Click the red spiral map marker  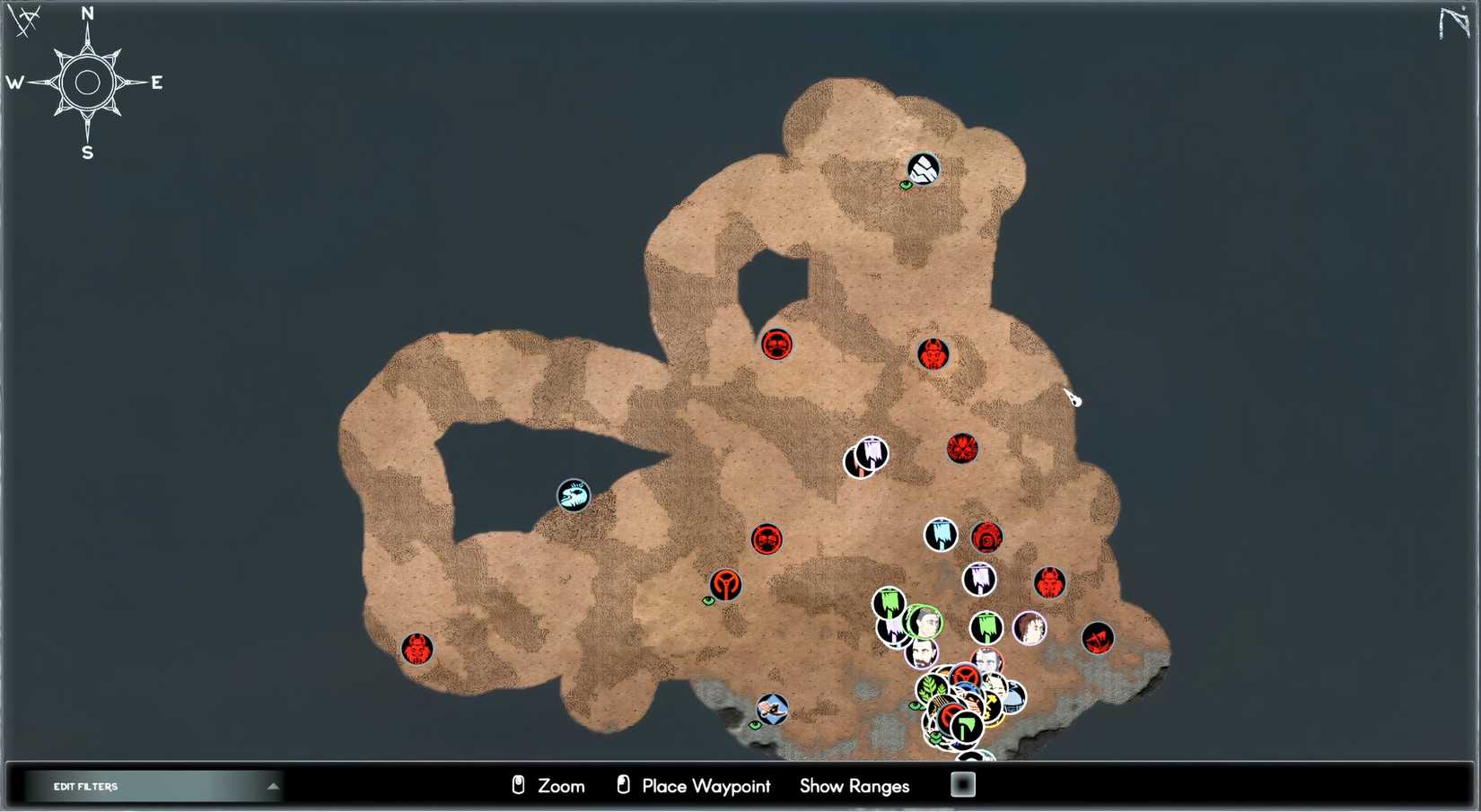pos(986,537)
